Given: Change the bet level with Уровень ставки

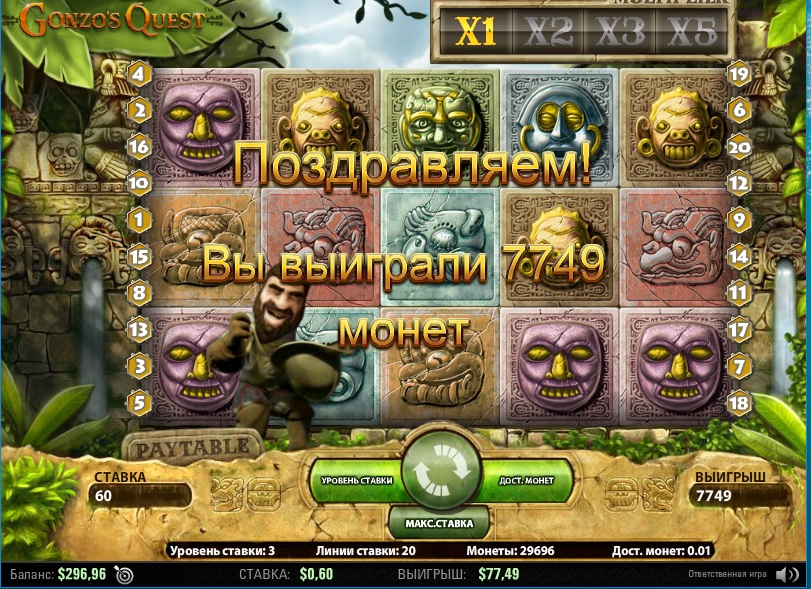Looking at the screenshot, I should [357, 481].
